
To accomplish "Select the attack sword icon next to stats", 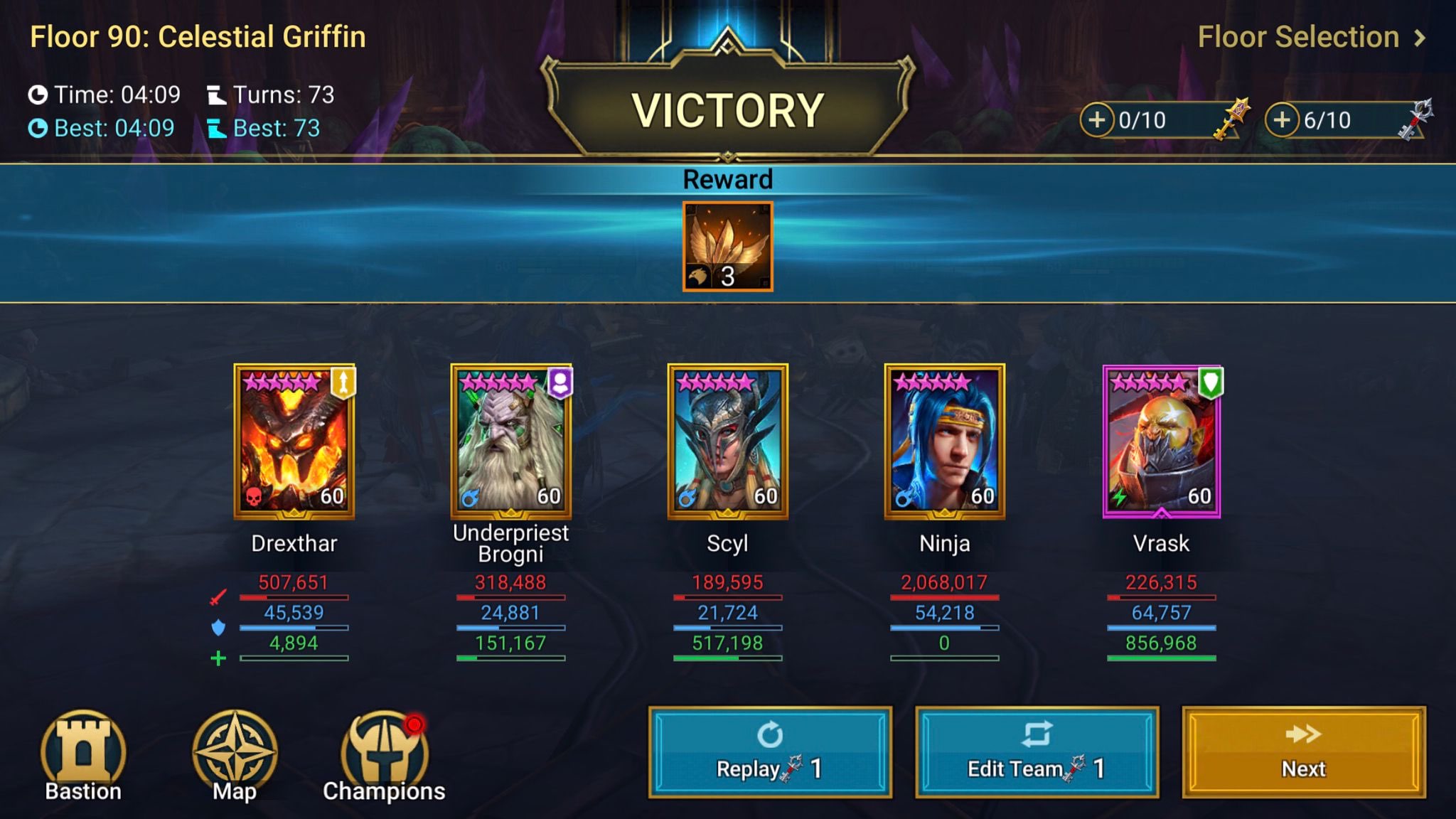I will (x=219, y=597).
